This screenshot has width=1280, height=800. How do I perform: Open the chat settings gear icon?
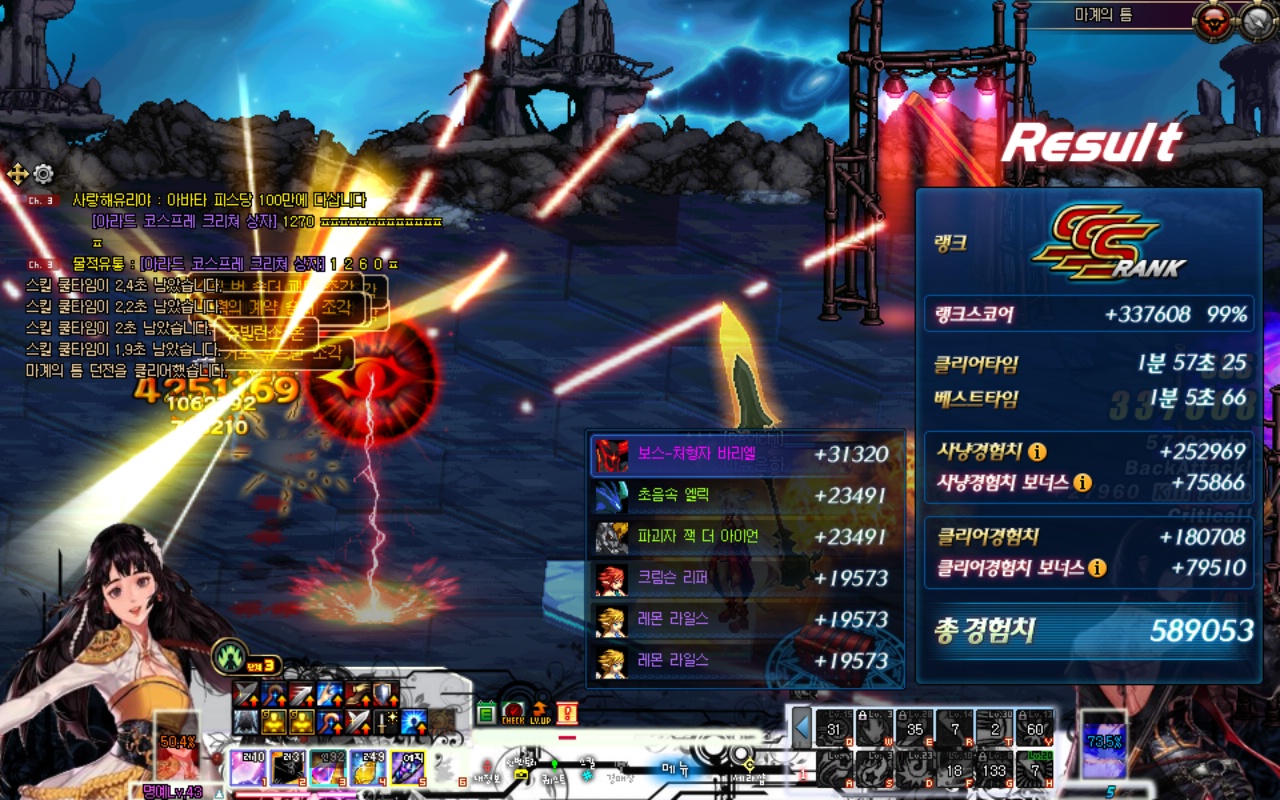point(43,174)
